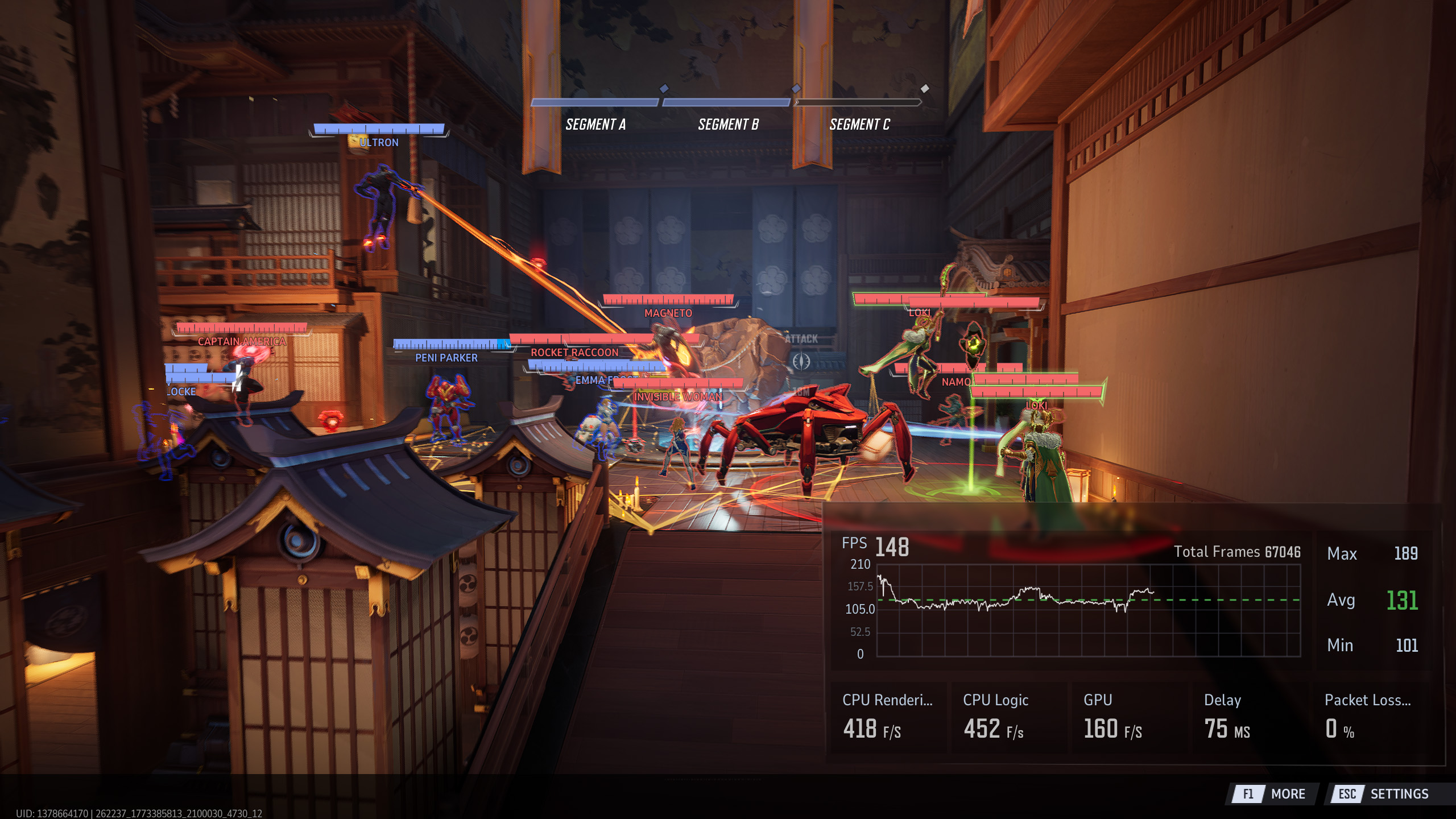Click Ultron's blue nameplate above his health bar
This screenshot has height=819, width=1456.
click(378, 142)
